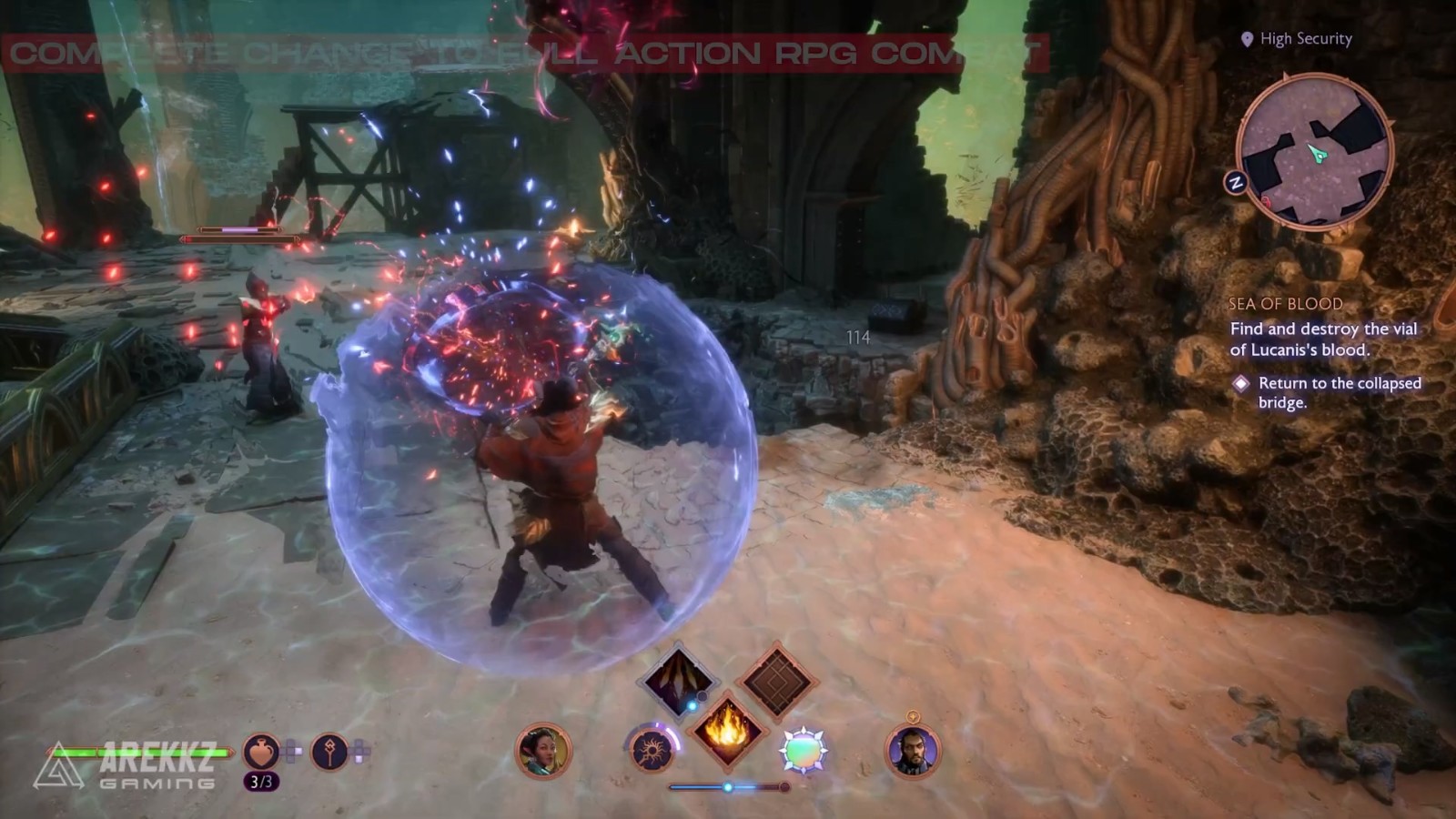Activate the iridescent spiked rune orb
This screenshot has width=1456, height=819.
click(803, 752)
